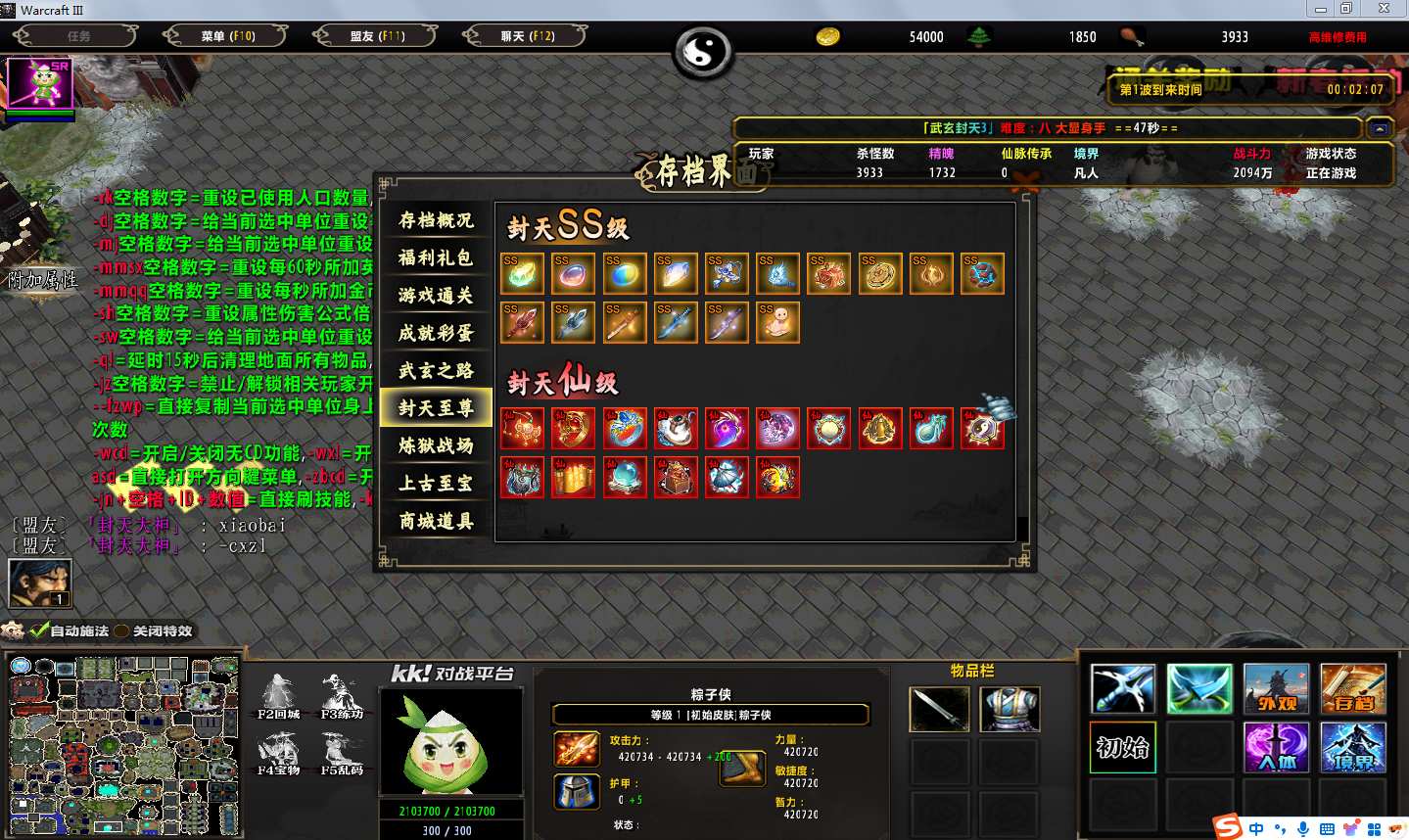
Task: Activate the 境界 realm ability icon
Action: 1352,748
